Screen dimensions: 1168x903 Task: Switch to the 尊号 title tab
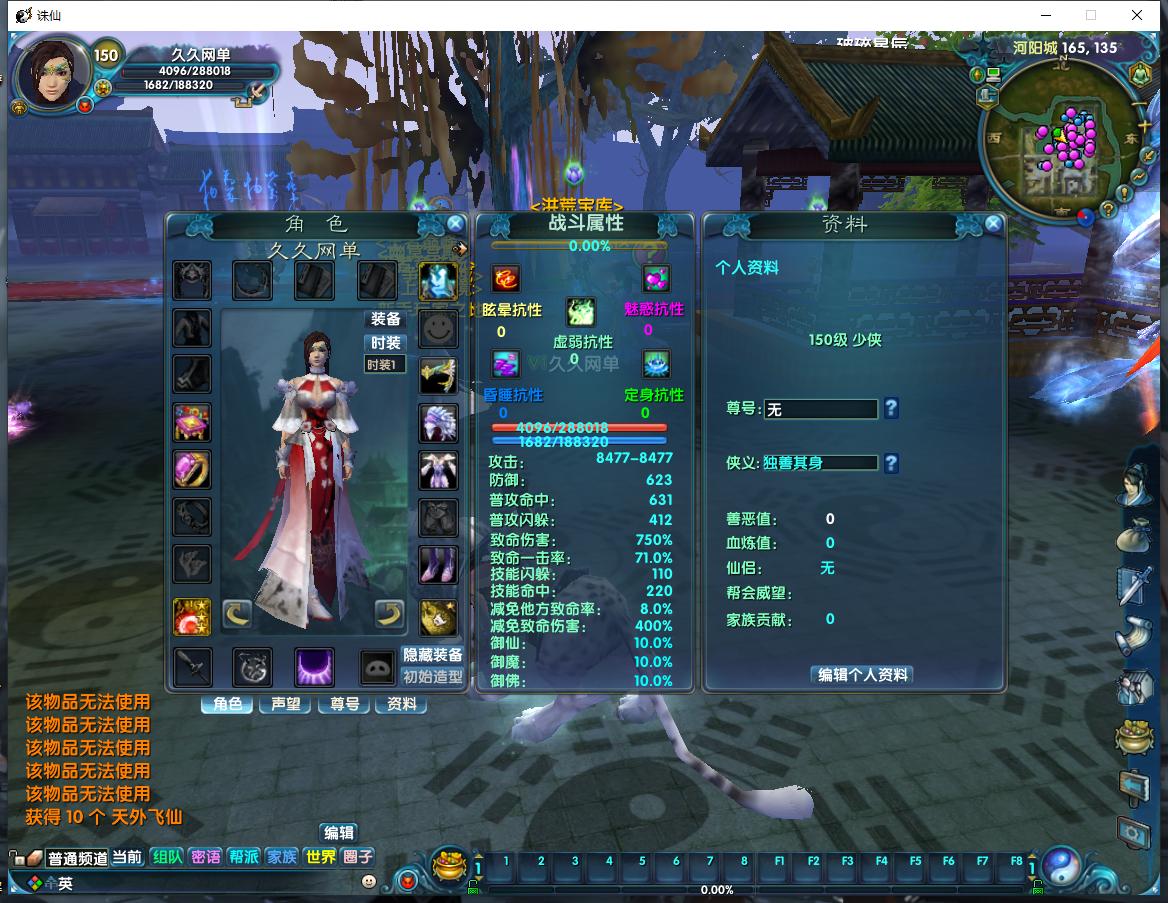343,704
